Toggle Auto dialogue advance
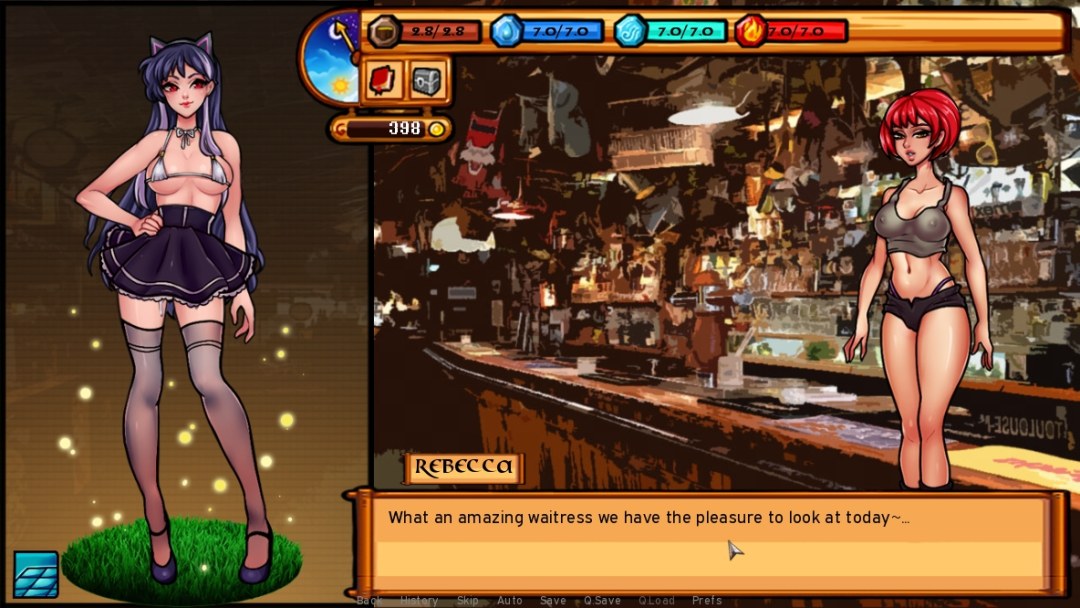The image size is (1080, 608). point(509,601)
